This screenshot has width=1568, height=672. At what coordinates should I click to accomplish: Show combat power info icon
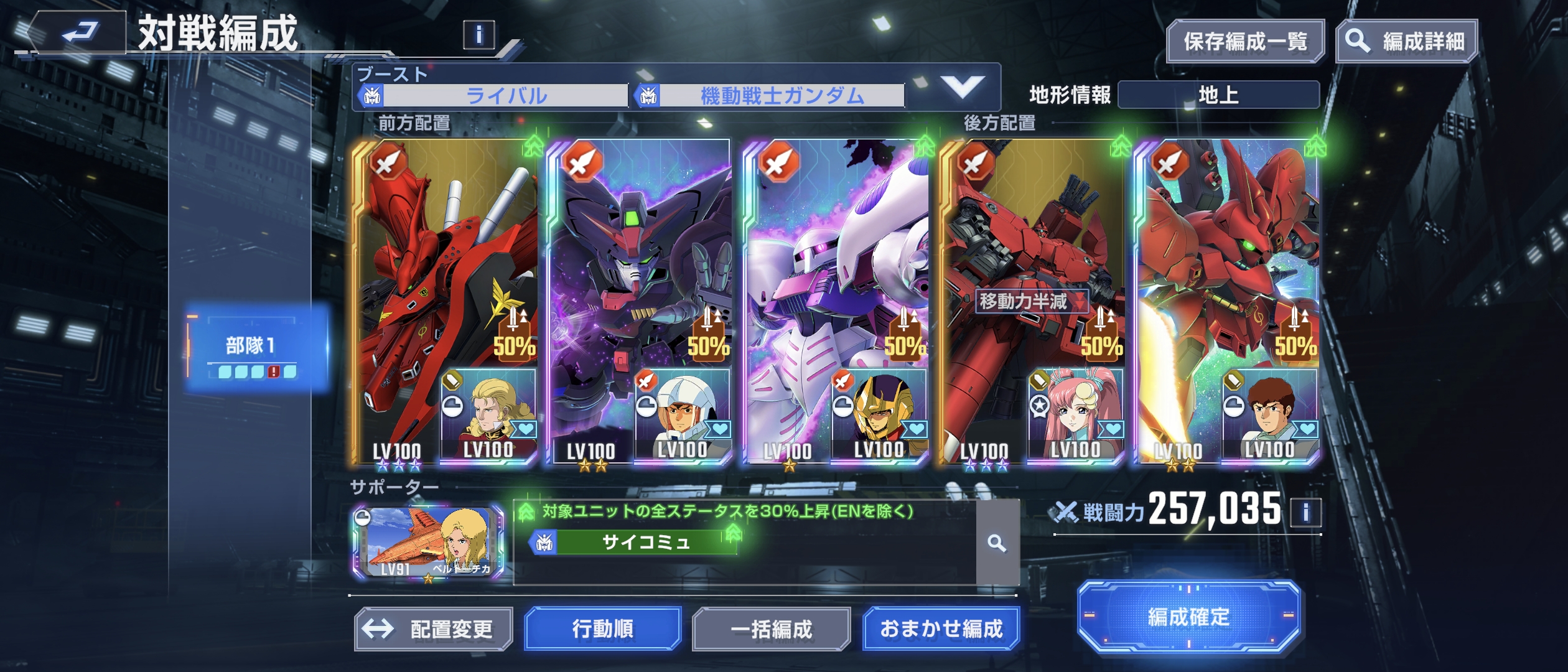pos(1305,513)
